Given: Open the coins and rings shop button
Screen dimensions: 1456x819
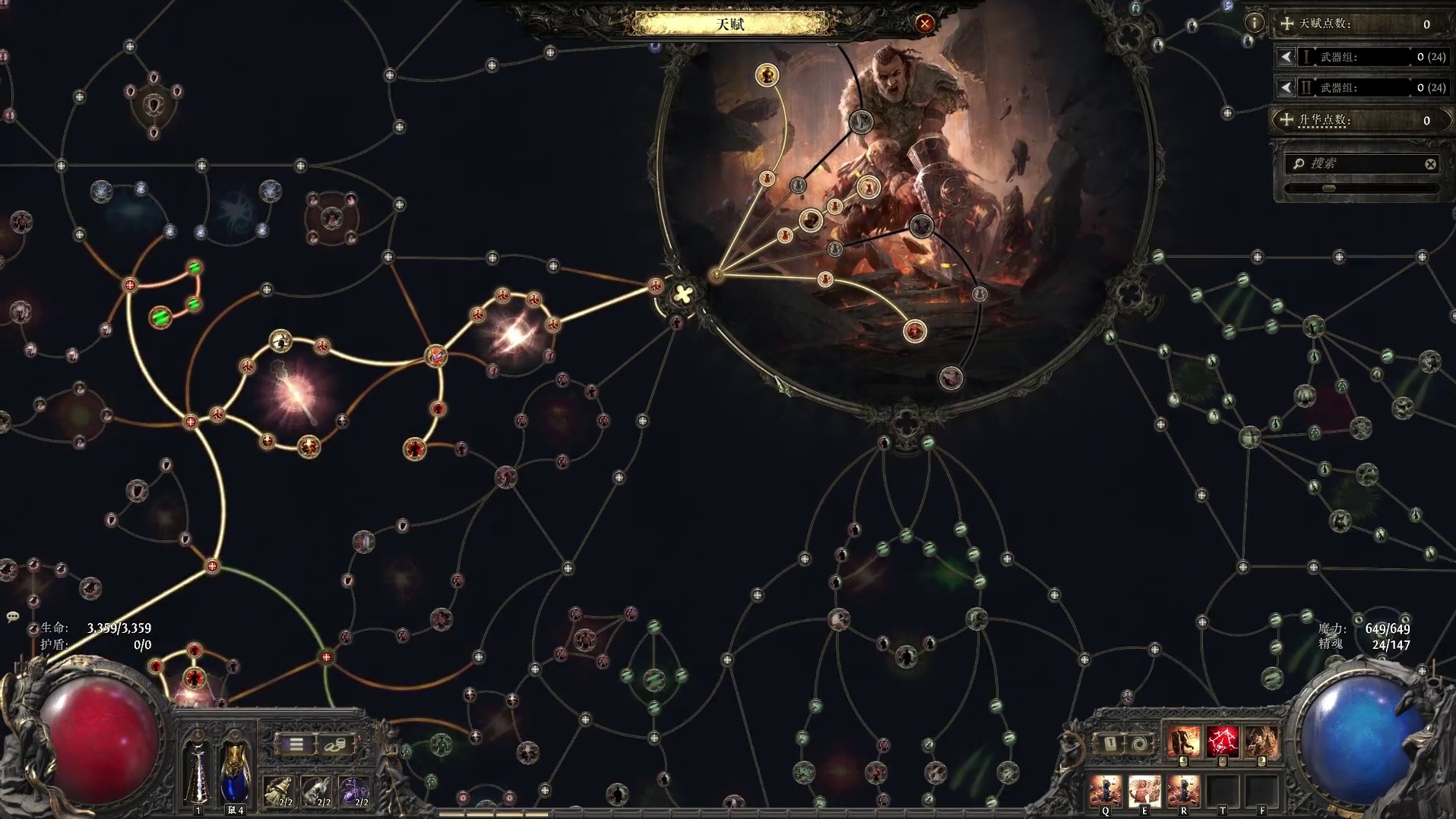Looking at the screenshot, I should [335, 745].
